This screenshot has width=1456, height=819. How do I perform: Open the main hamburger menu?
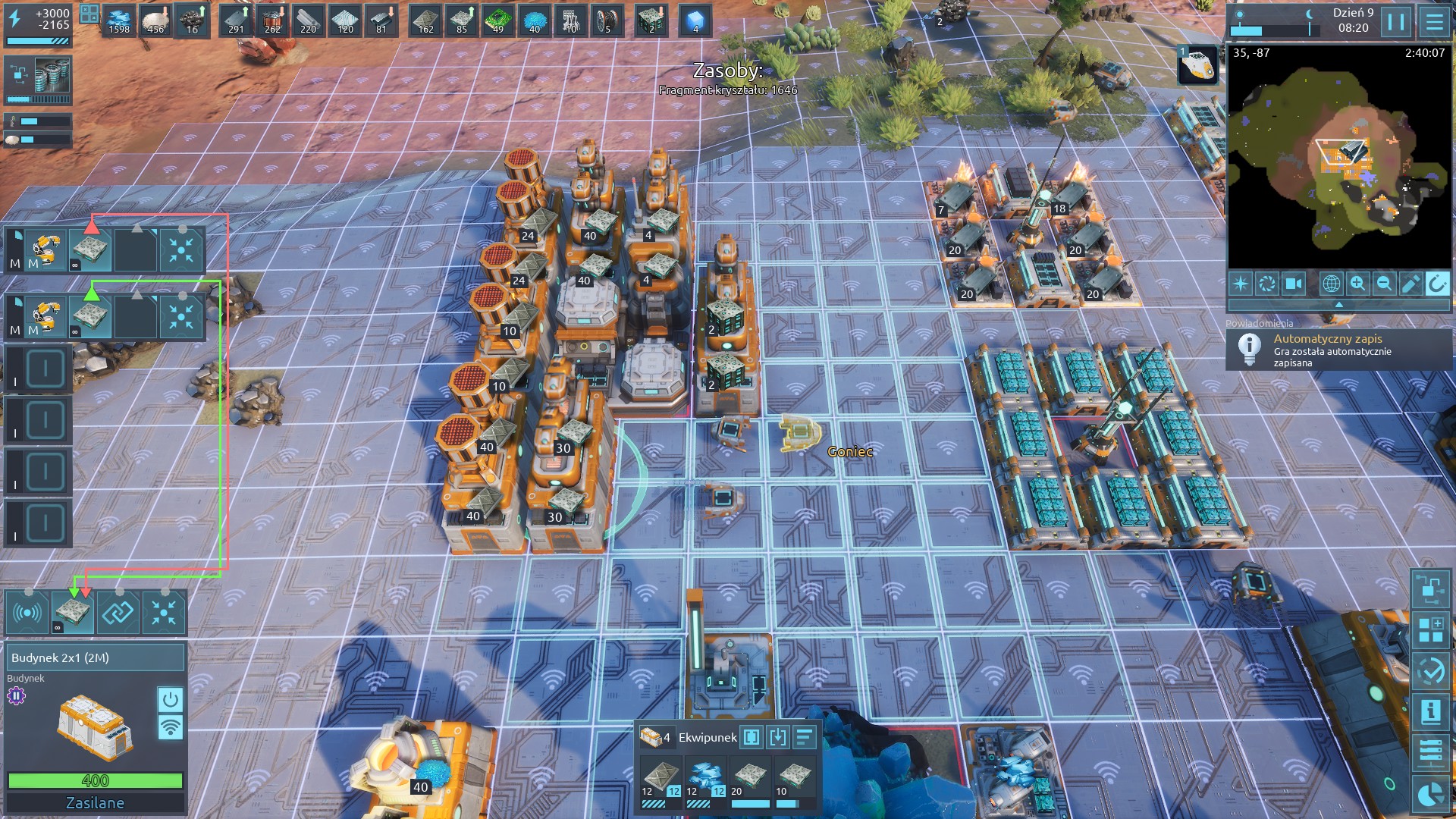click(1433, 21)
